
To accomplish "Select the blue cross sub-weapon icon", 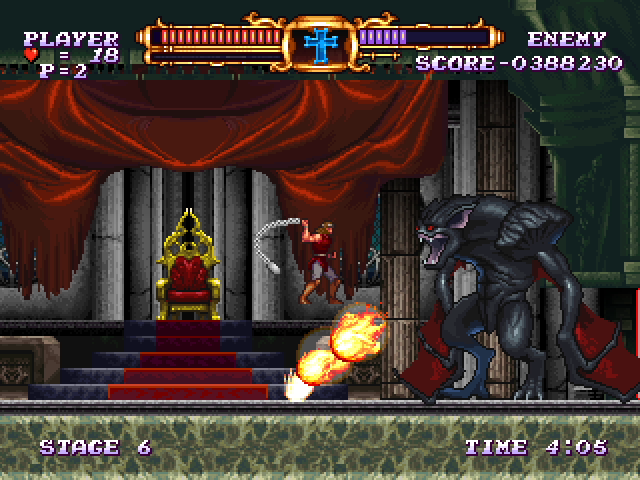I will pos(320,43).
